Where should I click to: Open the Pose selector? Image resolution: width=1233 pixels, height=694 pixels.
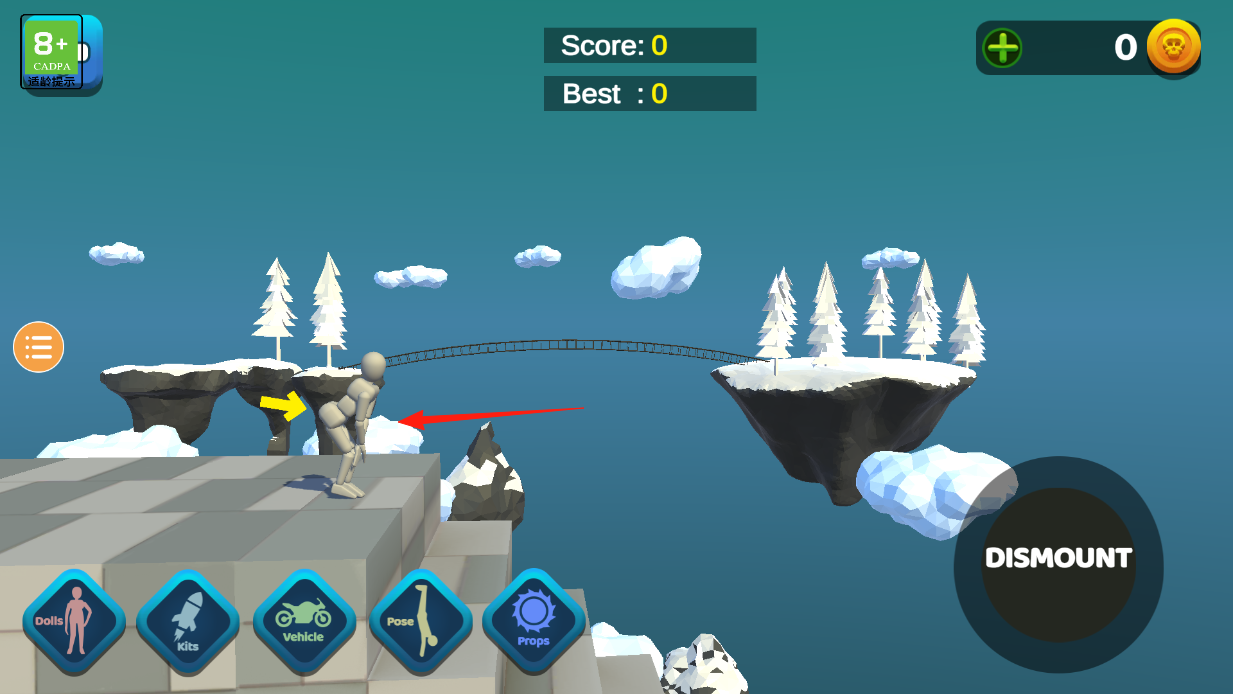tap(420, 621)
